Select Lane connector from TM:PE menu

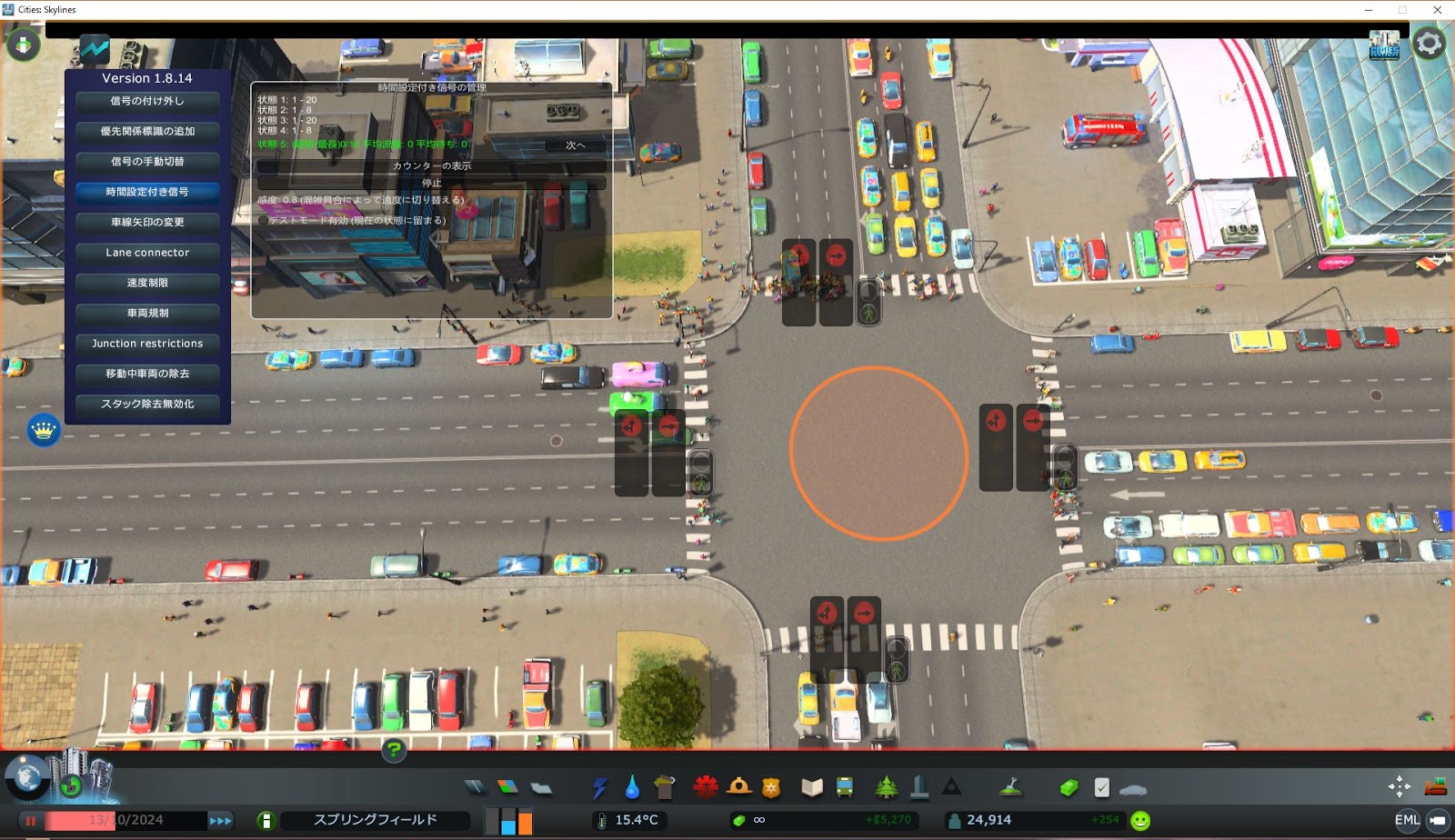click(x=145, y=253)
